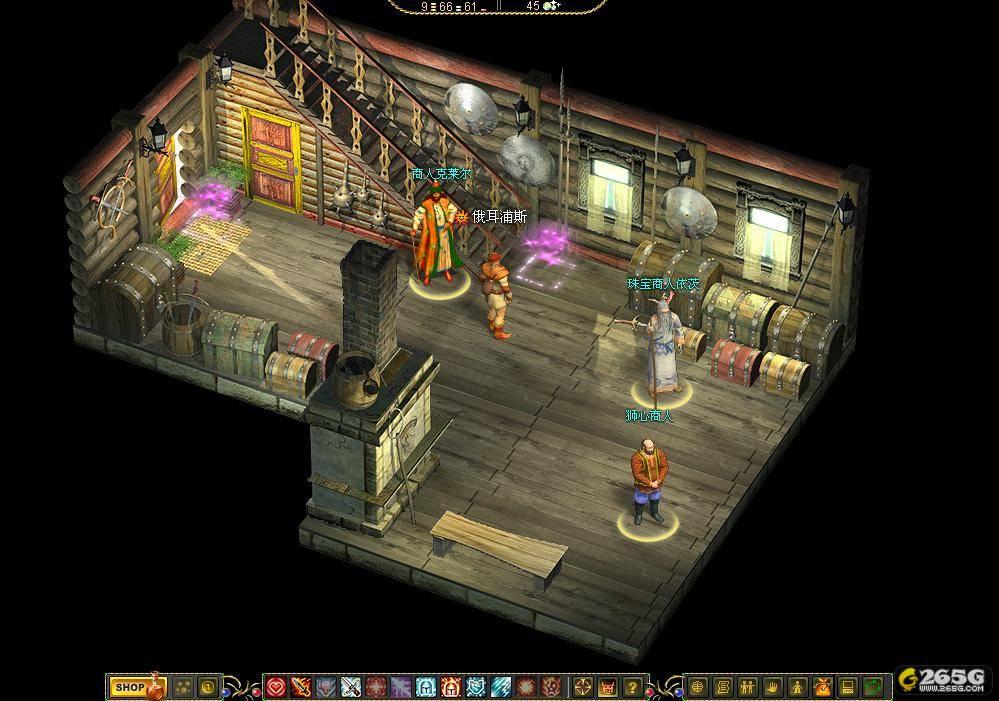Image resolution: width=999 pixels, height=701 pixels.
Task: Click the open hand icon
Action: click(x=773, y=687)
